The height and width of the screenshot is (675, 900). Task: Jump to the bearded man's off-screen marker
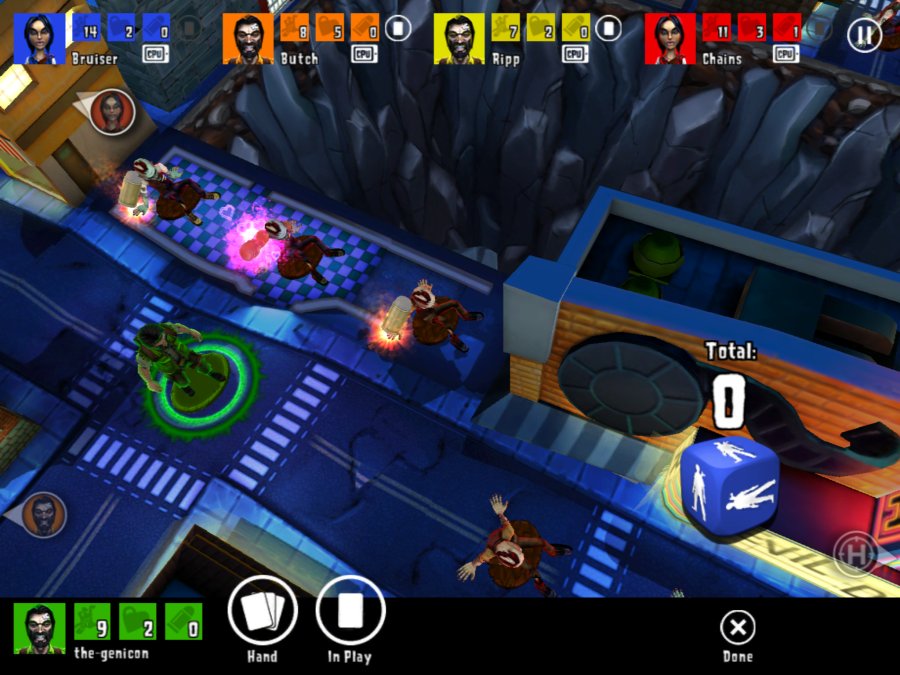point(43,514)
